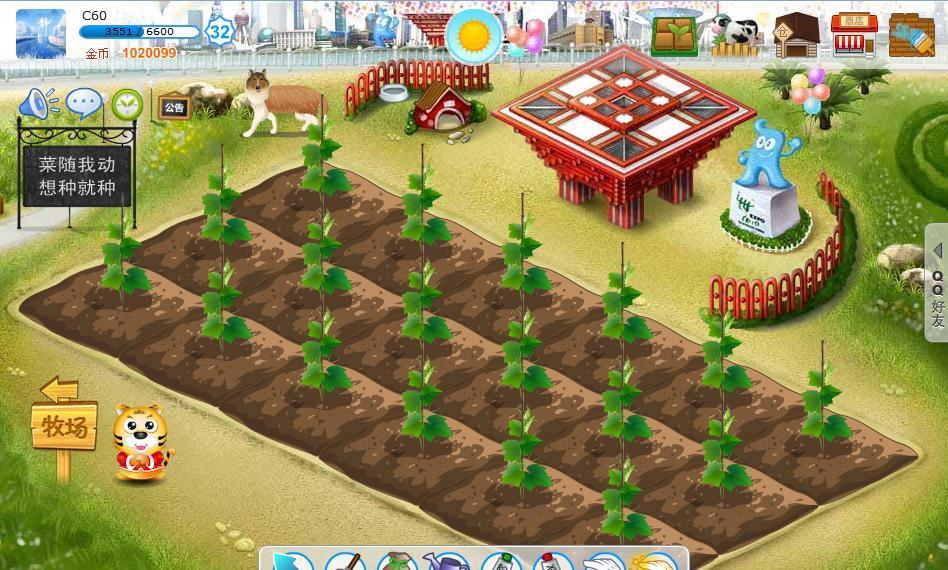Click the player avatar portrait

[41, 33]
